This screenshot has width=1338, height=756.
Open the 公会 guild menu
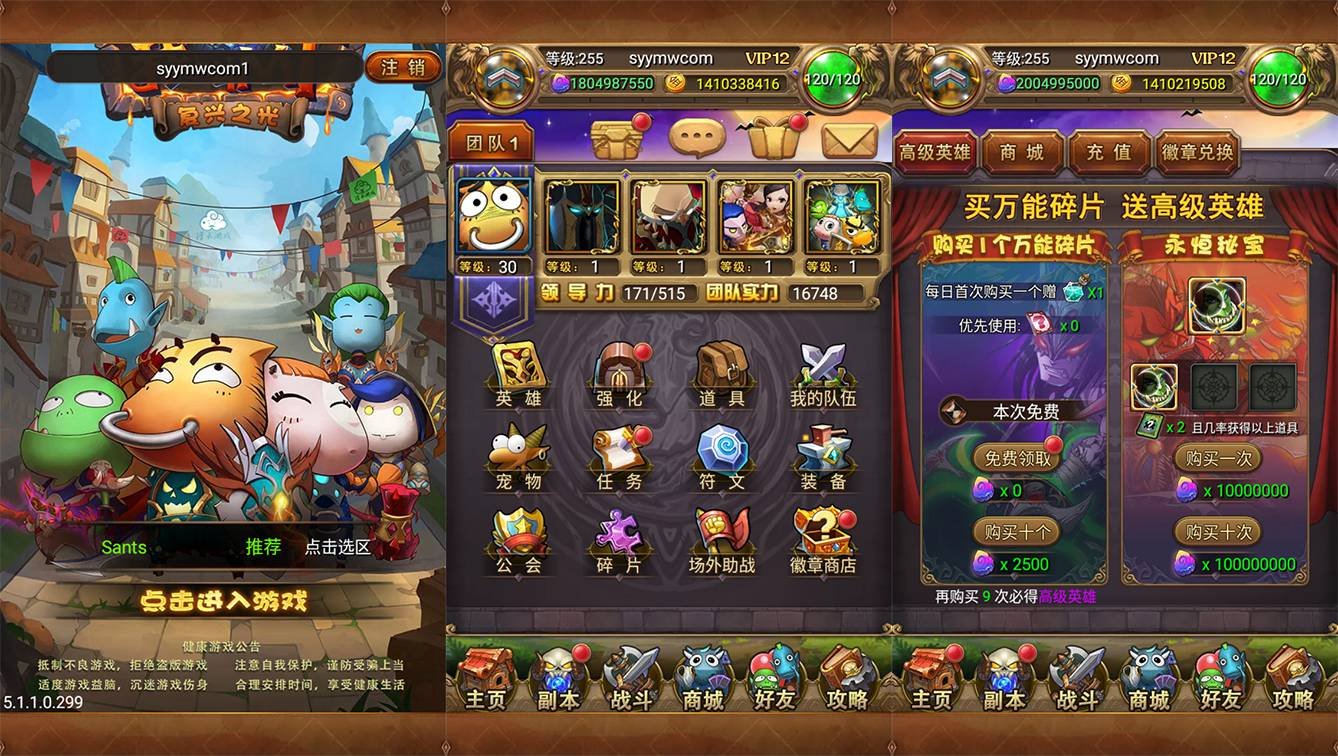coord(519,542)
